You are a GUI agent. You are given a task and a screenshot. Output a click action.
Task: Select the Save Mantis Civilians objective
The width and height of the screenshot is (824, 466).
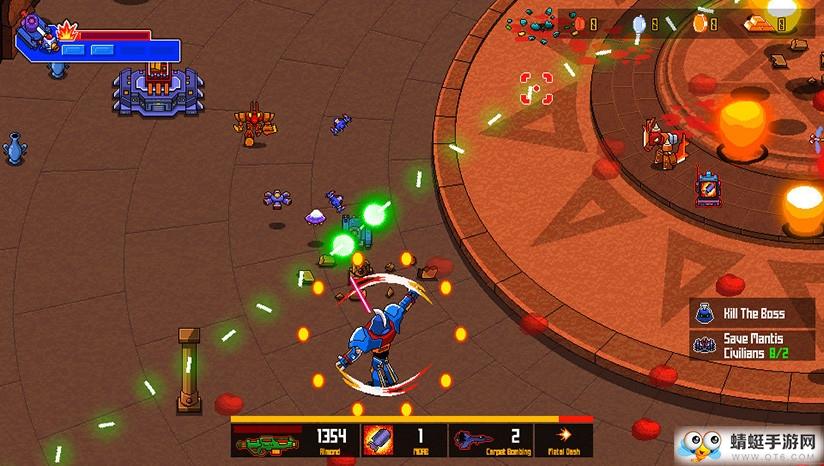pos(750,345)
